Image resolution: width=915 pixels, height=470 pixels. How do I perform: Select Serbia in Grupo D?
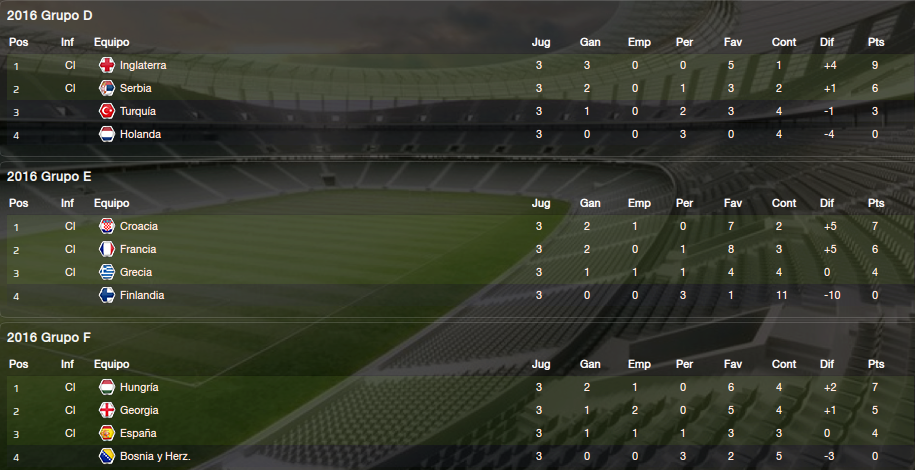pyautogui.click(x=135, y=88)
